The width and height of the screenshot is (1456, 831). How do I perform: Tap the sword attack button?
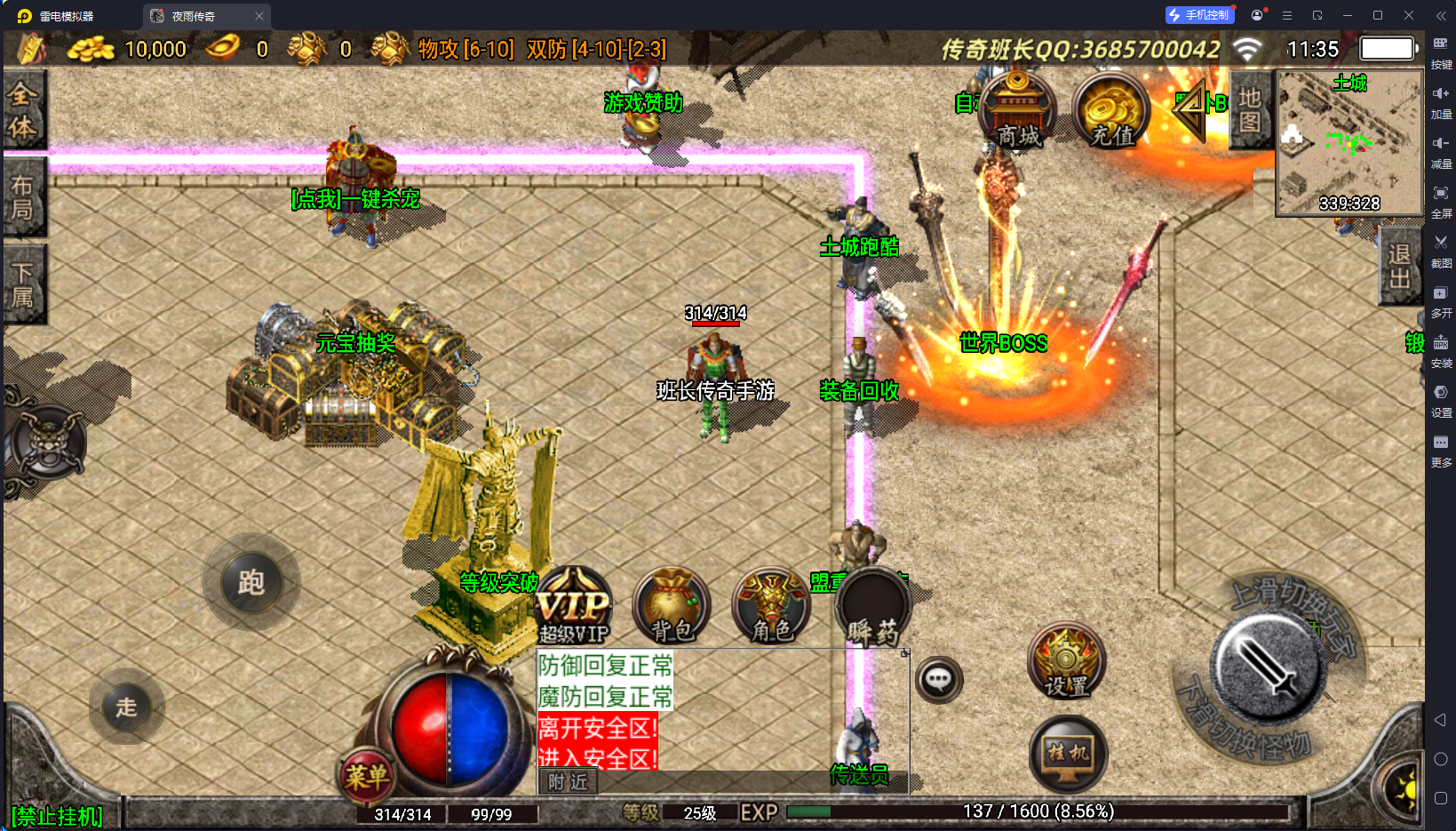tap(1268, 667)
